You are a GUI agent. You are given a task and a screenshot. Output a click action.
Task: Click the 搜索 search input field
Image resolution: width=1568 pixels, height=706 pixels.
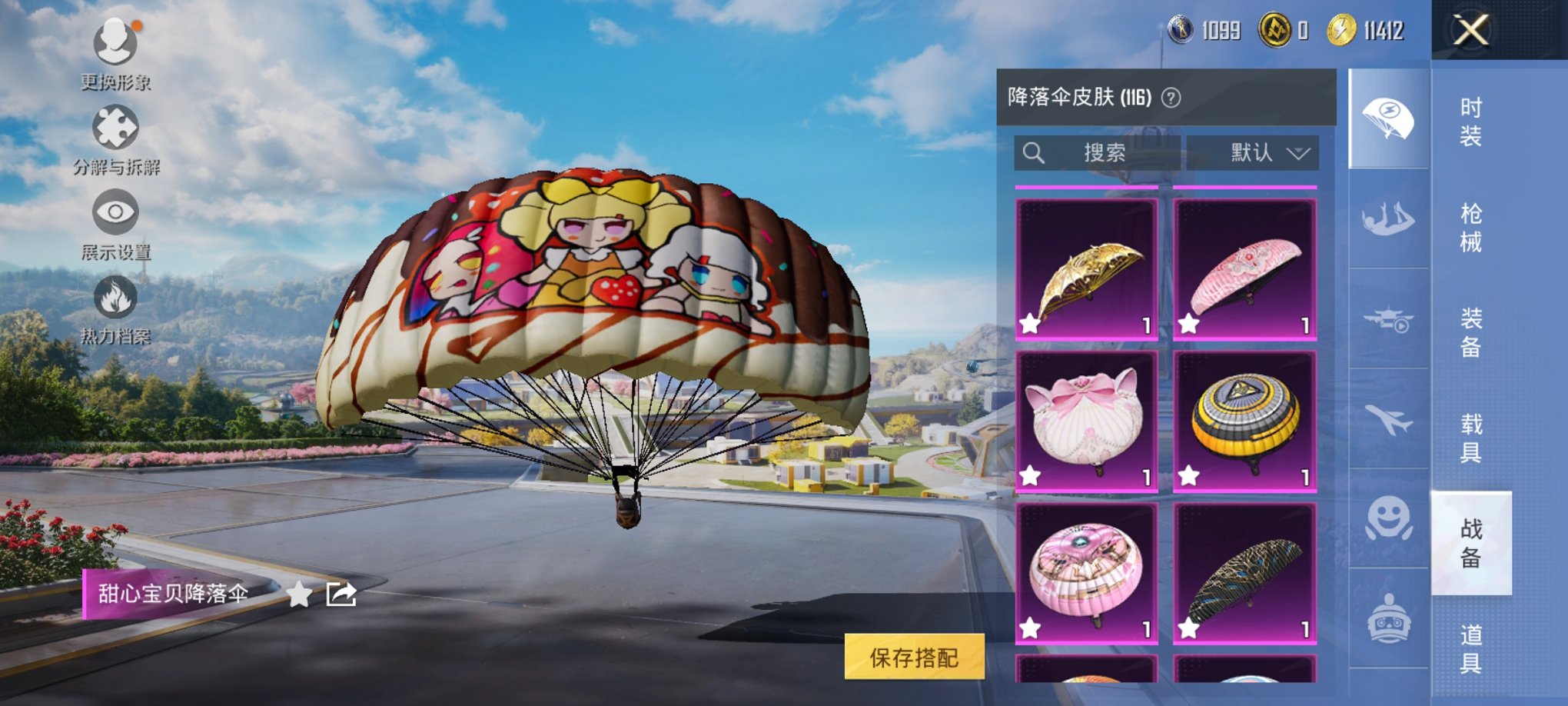pos(1099,152)
